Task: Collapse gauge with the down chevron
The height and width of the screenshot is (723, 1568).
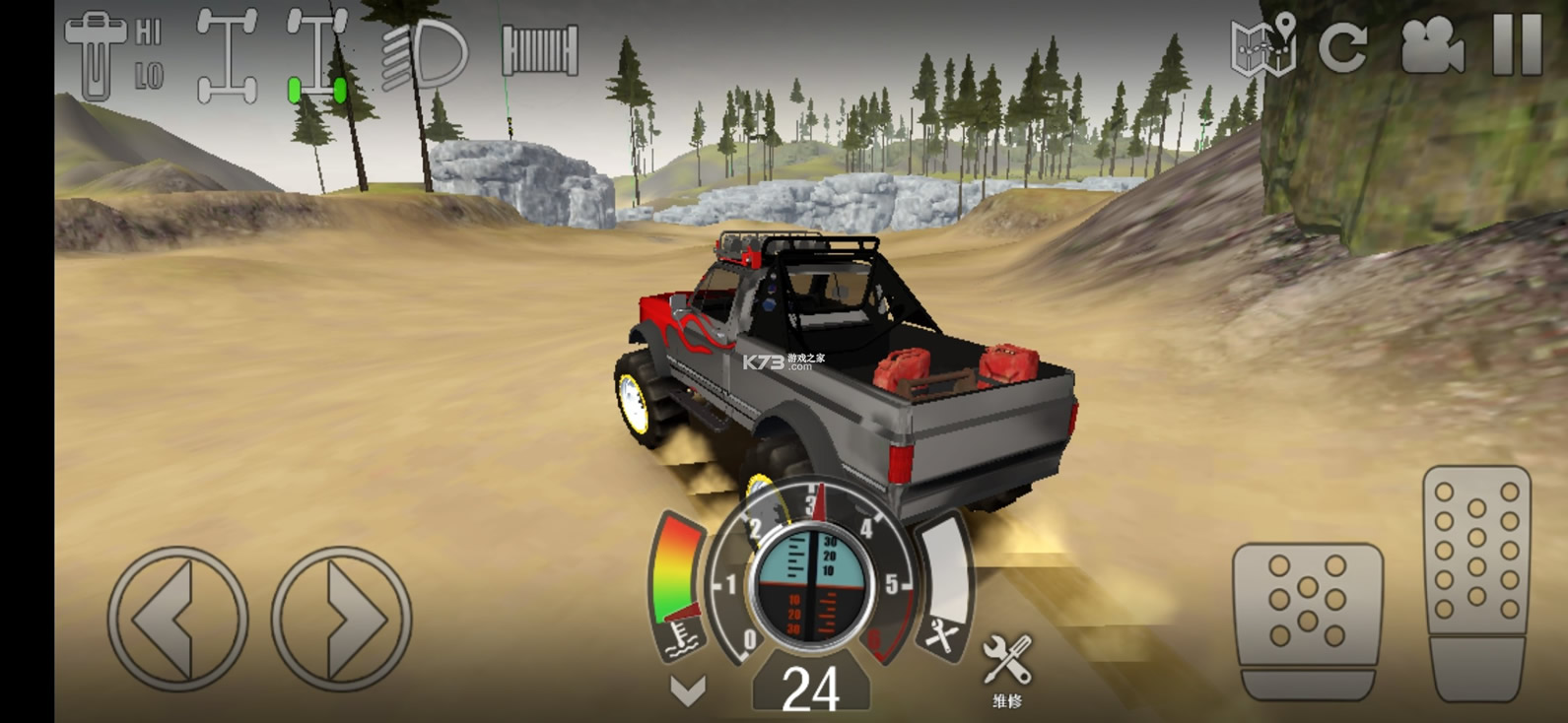Action: (x=687, y=690)
